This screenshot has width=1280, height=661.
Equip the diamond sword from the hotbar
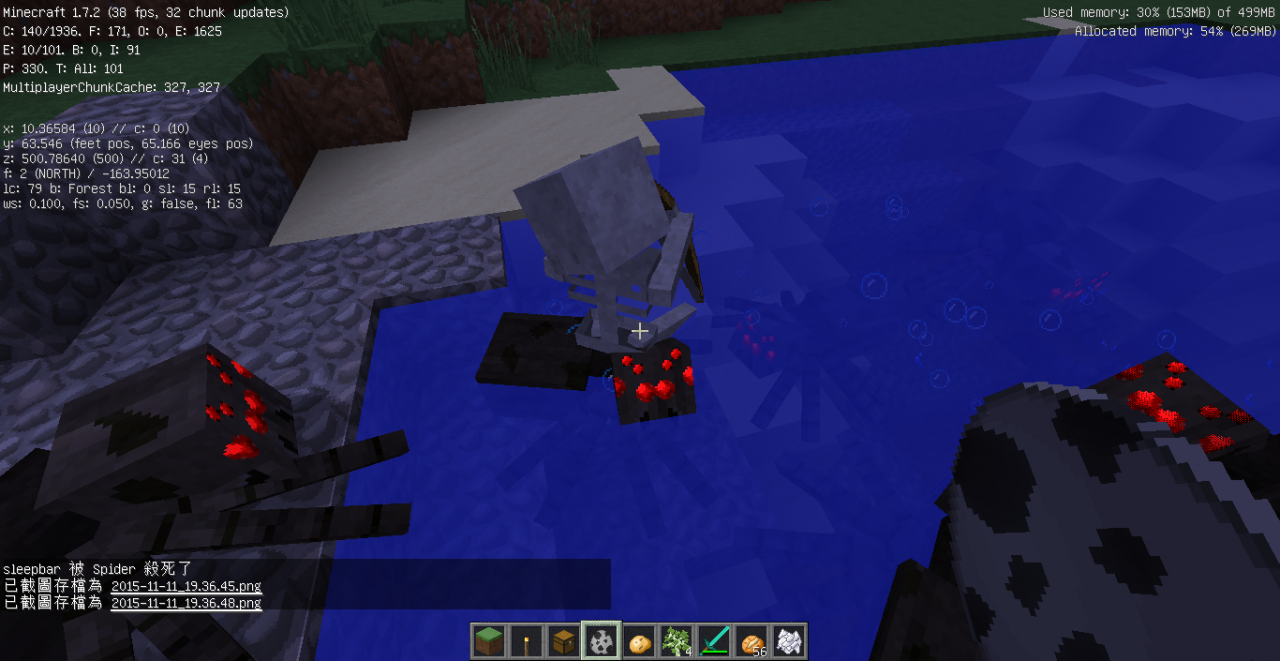coord(715,641)
